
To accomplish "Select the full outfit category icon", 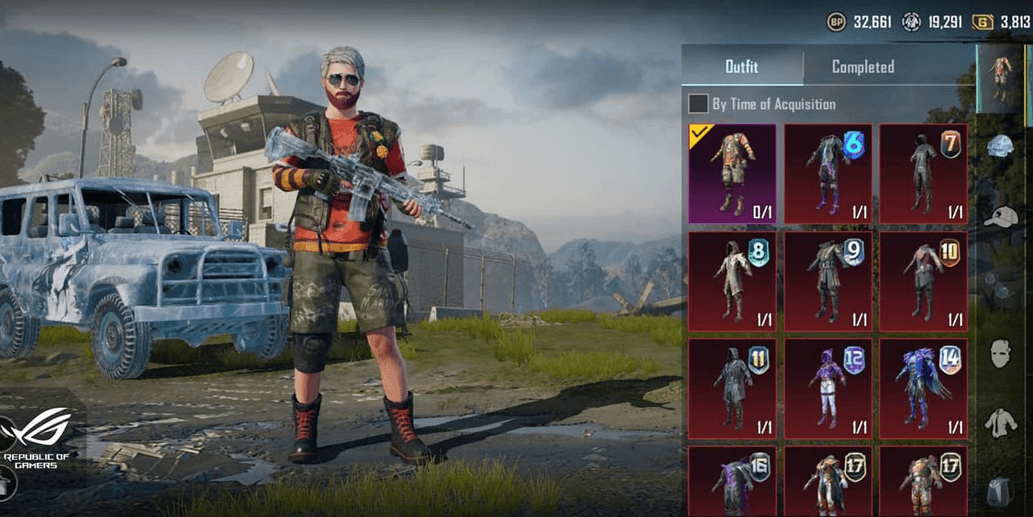I will point(1000,77).
